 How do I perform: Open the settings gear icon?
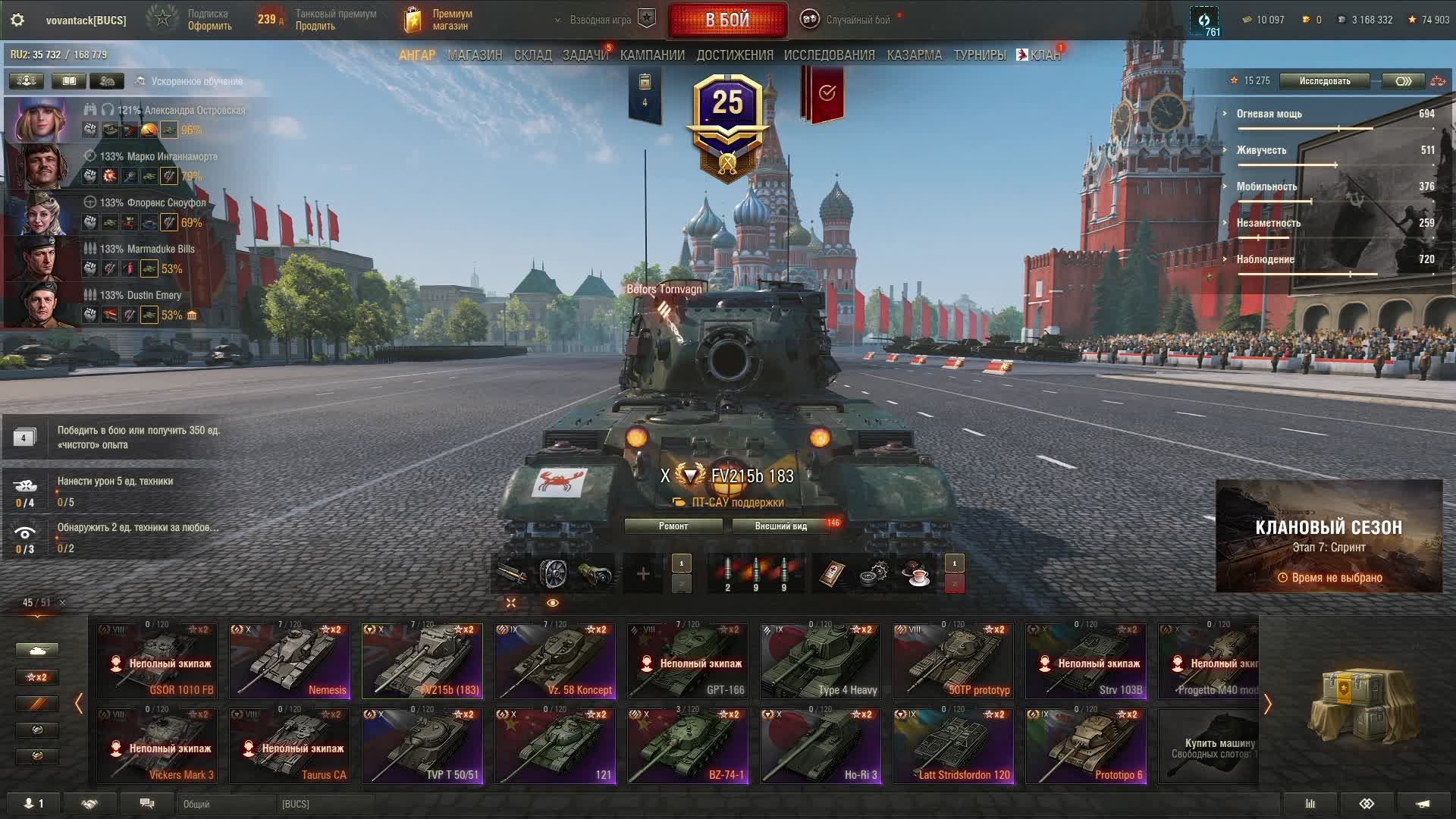click(x=17, y=20)
